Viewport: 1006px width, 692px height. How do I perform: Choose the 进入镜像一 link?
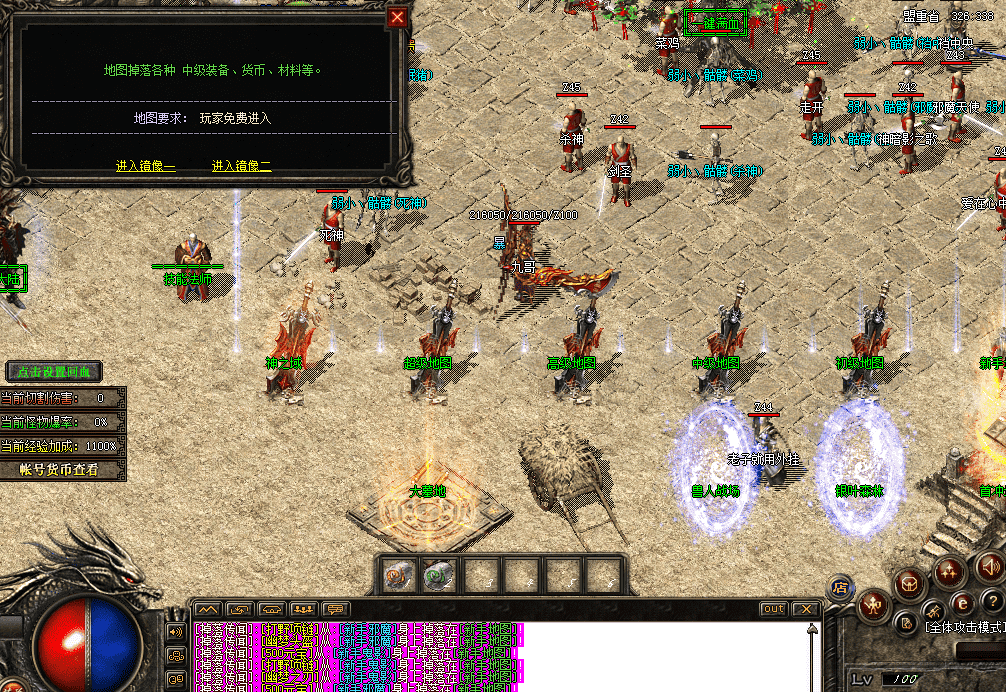point(145,166)
